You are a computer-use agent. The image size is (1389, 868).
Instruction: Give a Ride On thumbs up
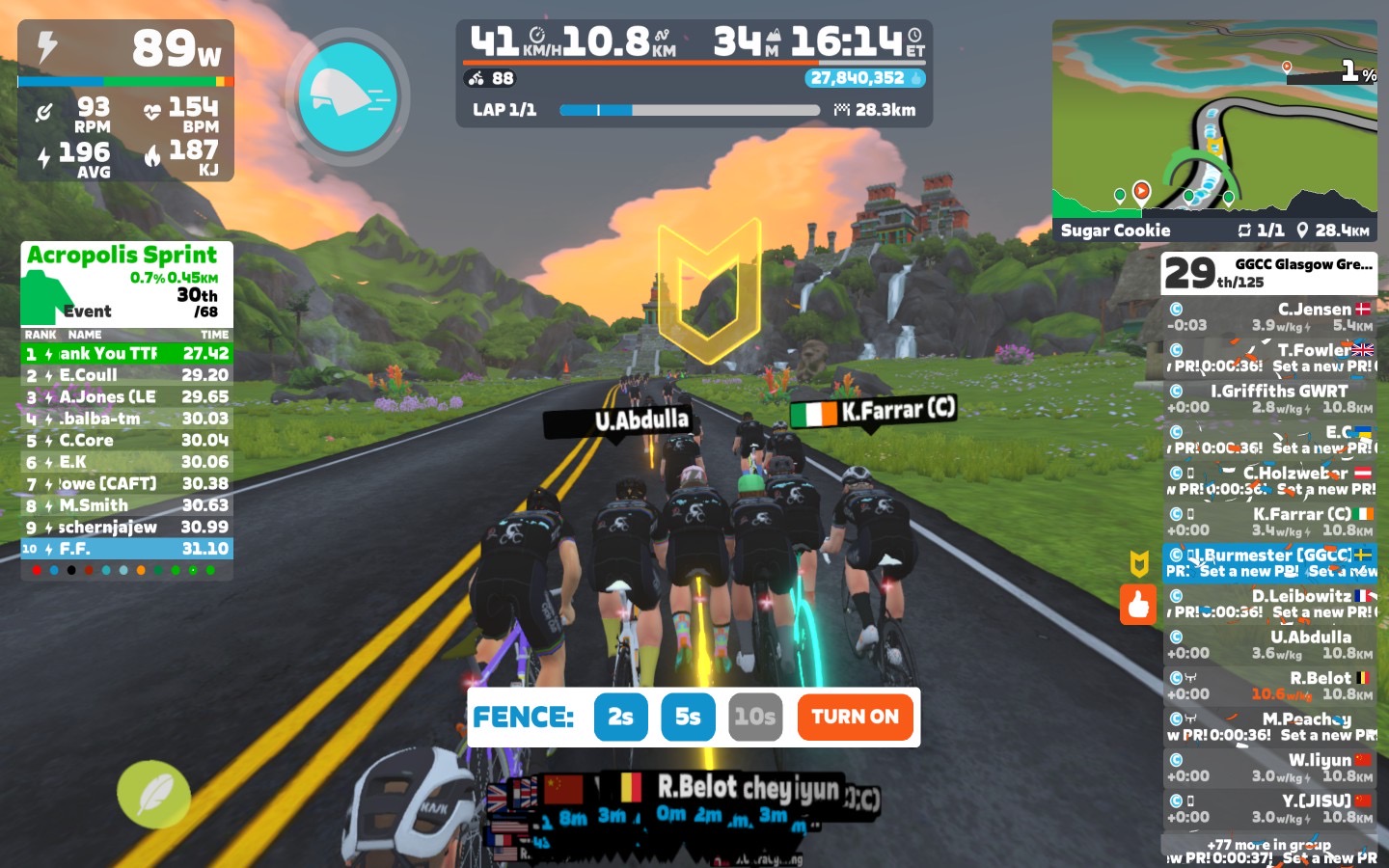1138,605
